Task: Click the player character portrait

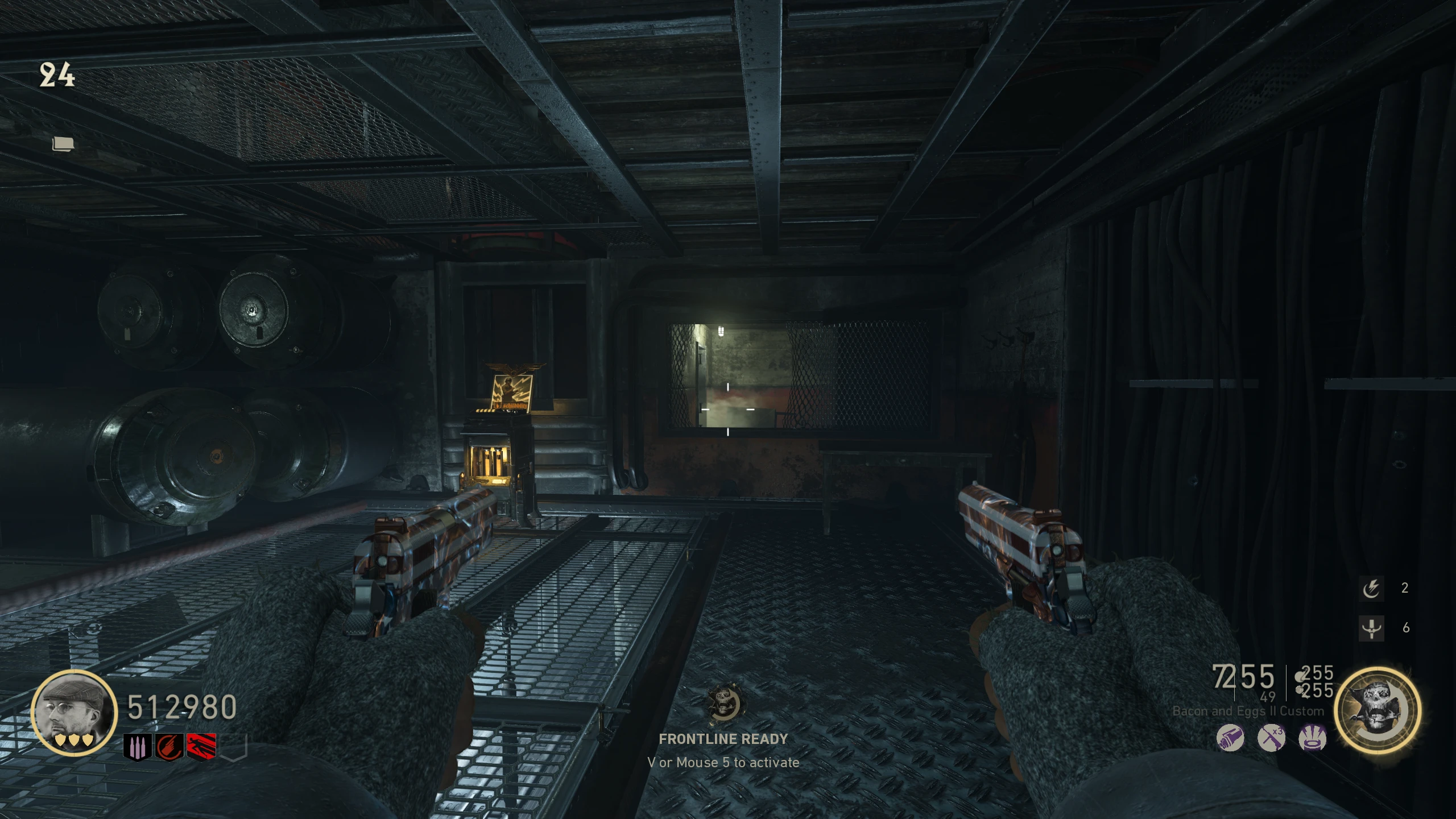Action: (x=74, y=712)
